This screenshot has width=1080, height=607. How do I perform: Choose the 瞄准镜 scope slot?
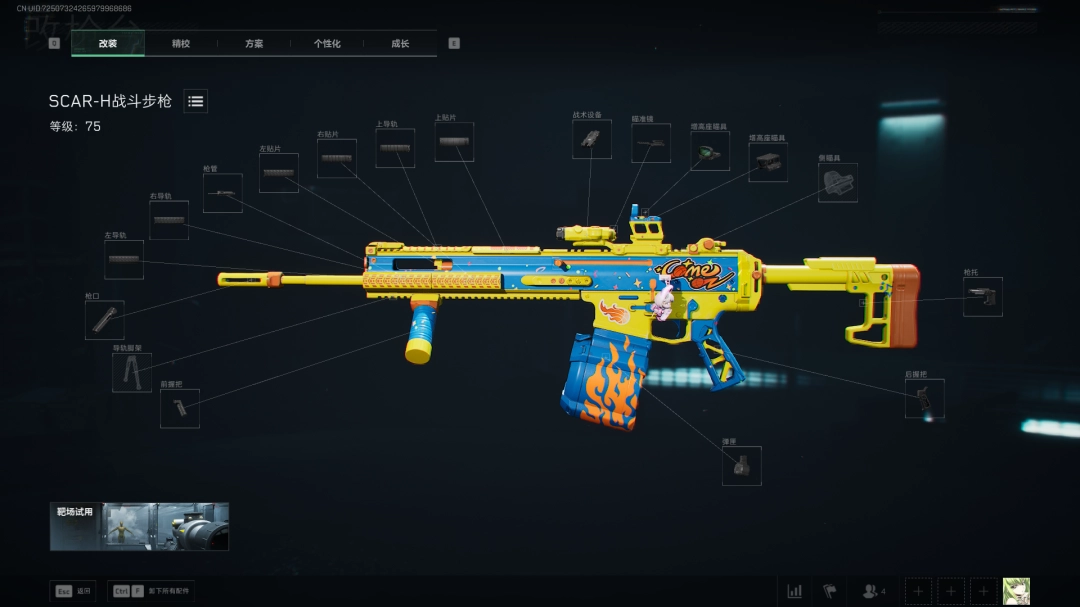651,143
